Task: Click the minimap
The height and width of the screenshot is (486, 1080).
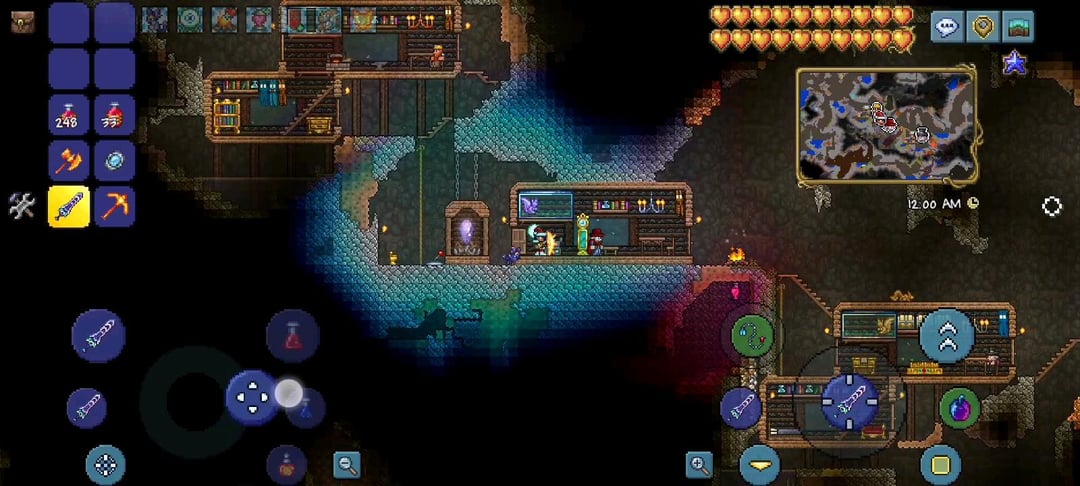Action: pyautogui.click(x=887, y=125)
